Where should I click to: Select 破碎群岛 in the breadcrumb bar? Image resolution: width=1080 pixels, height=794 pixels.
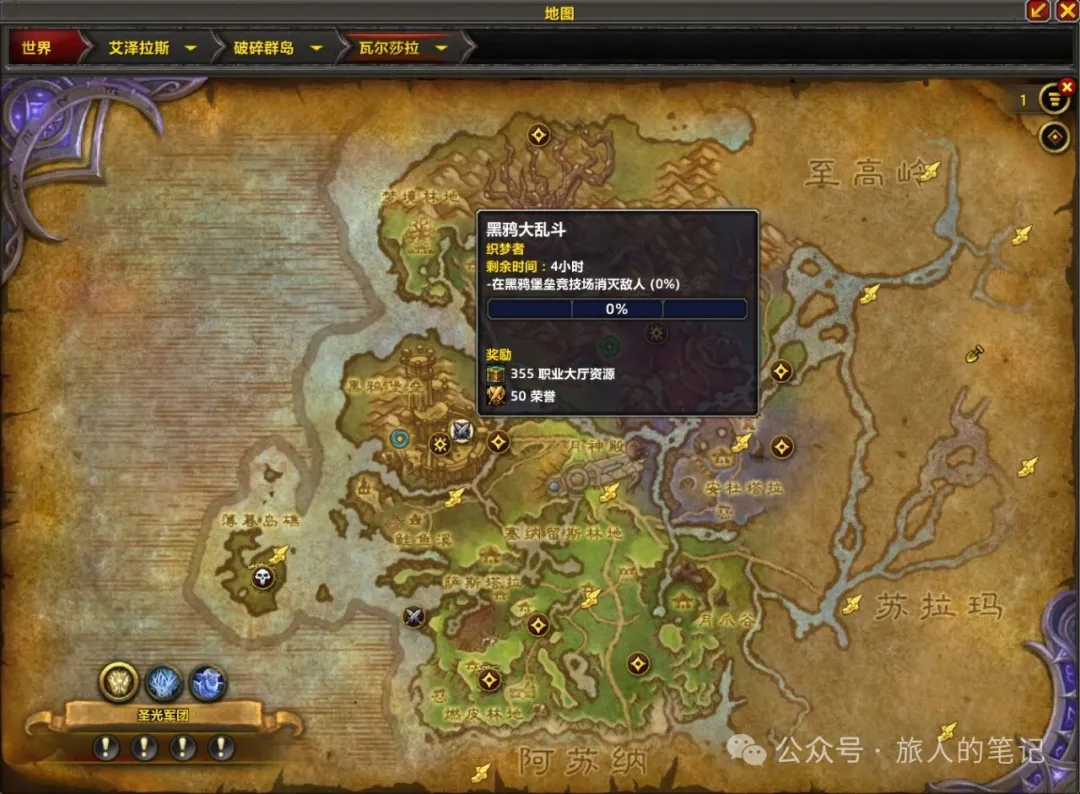point(266,48)
